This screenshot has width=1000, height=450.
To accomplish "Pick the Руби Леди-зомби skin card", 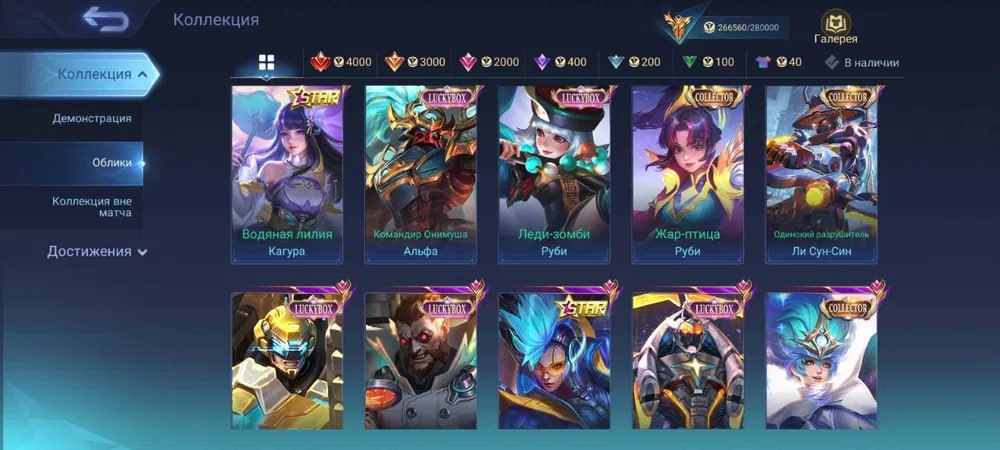I will coord(554,174).
